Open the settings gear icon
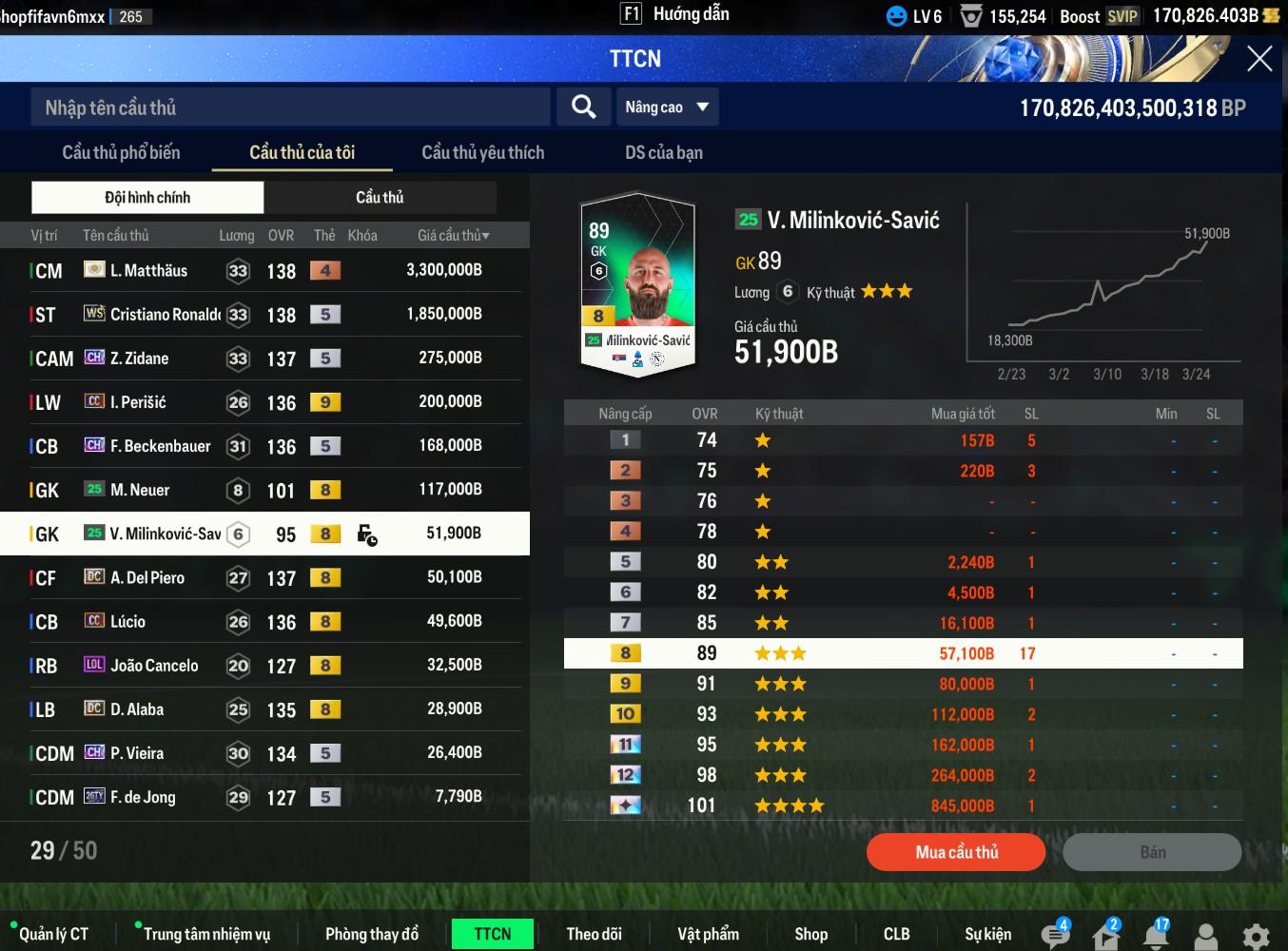 1256,936
